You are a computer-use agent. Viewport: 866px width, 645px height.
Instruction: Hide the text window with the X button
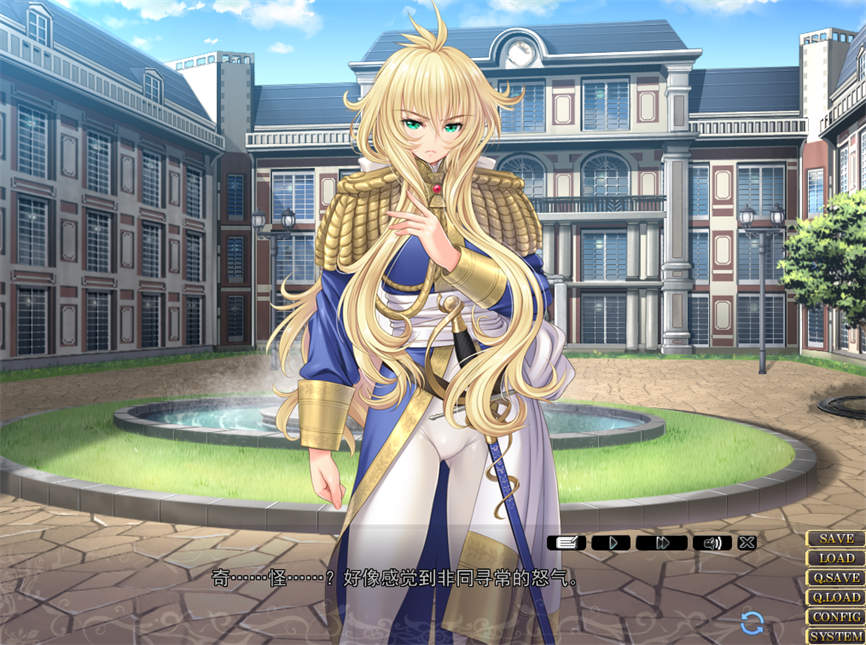747,543
